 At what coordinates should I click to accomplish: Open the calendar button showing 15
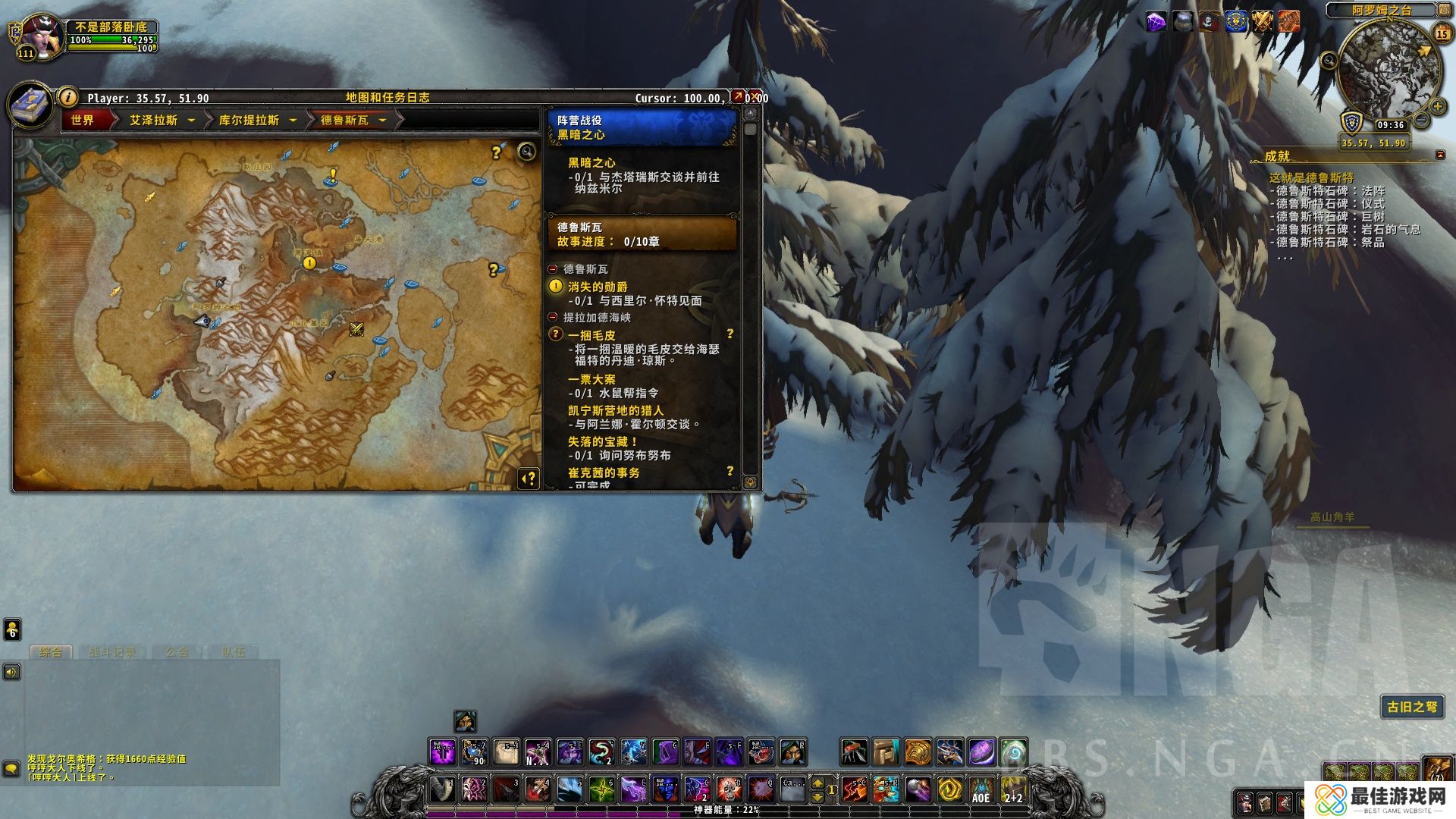tap(1442, 34)
